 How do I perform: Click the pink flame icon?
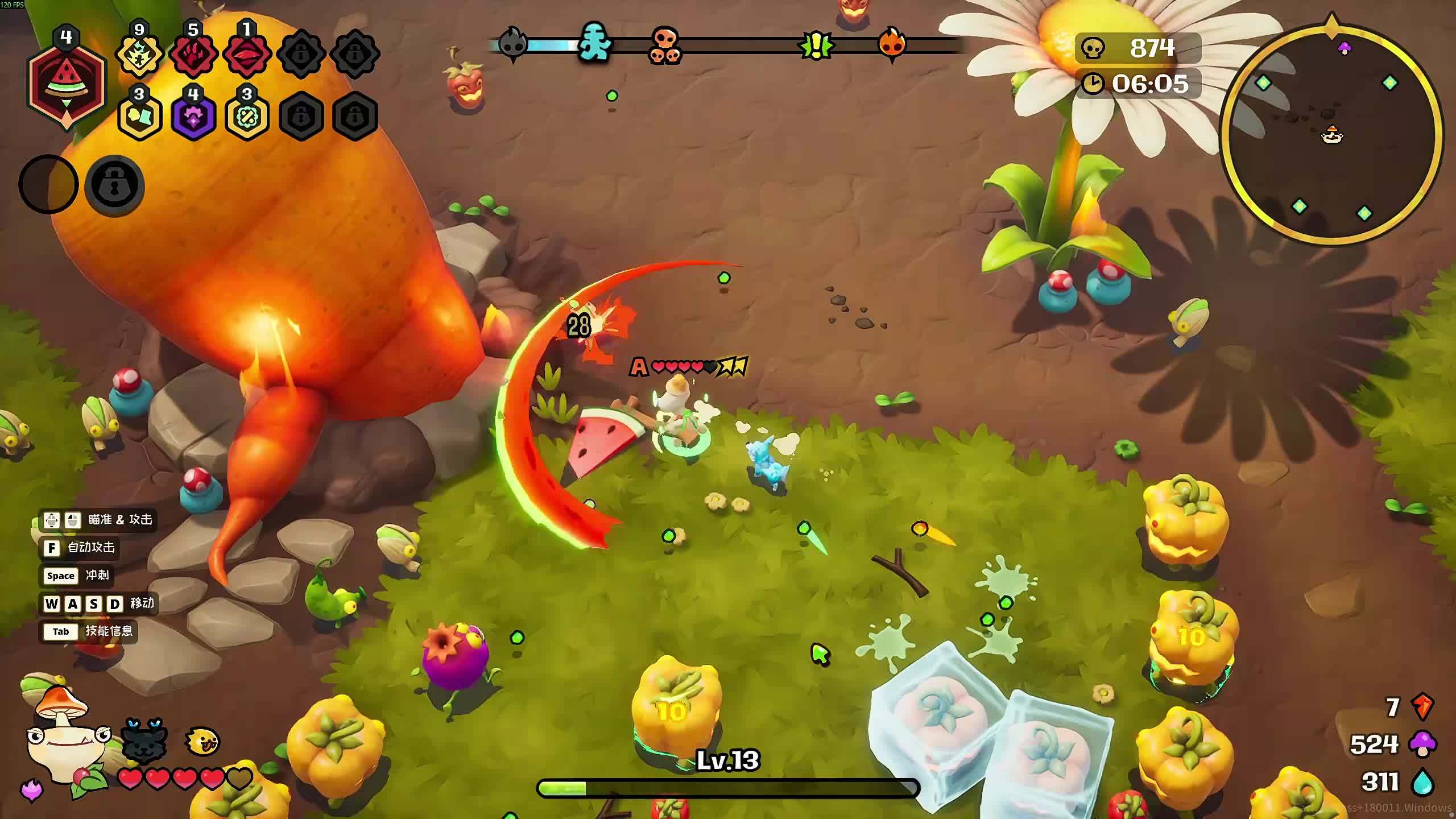tap(31, 790)
